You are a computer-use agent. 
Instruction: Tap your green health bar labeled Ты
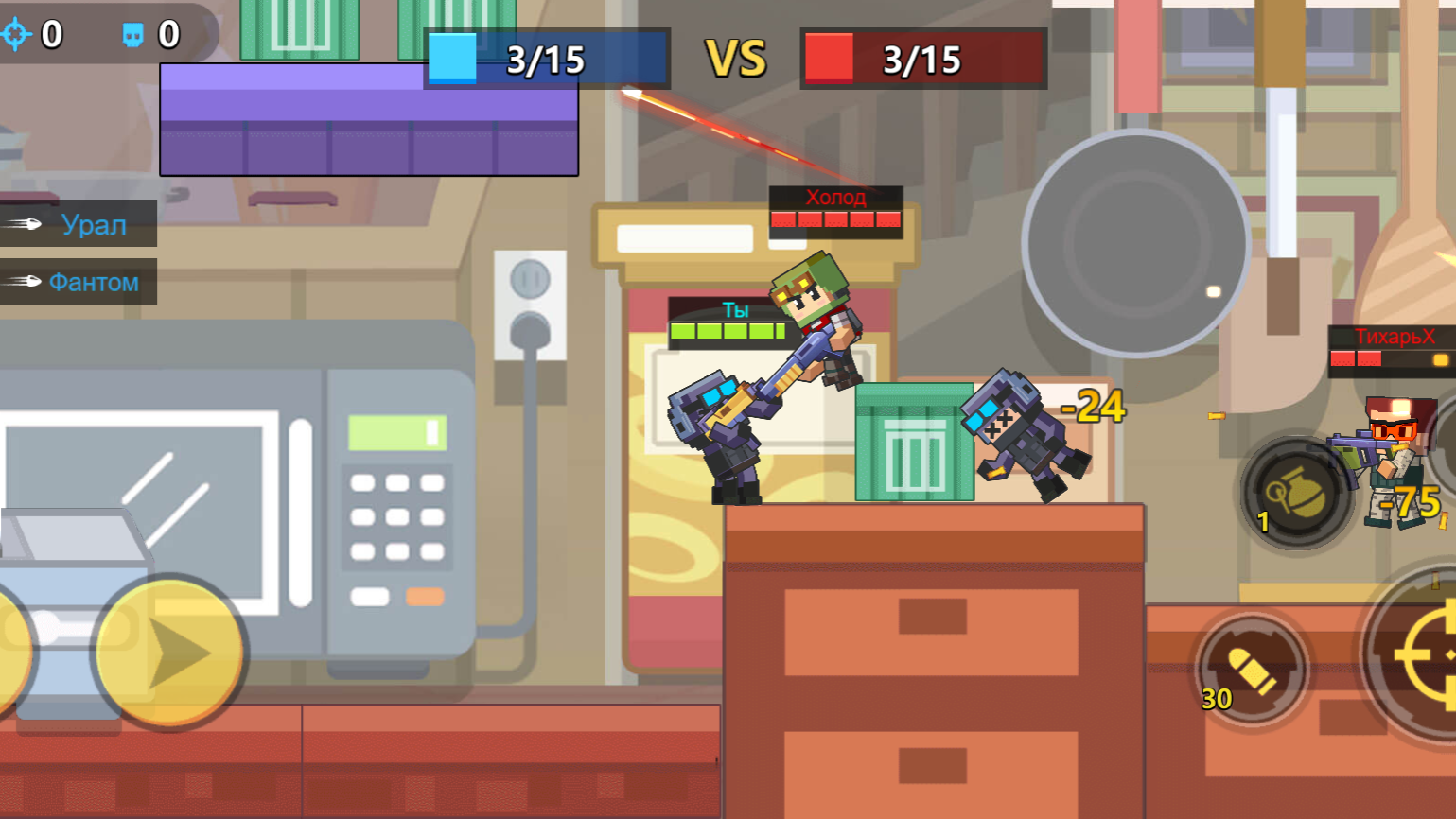(725, 331)
